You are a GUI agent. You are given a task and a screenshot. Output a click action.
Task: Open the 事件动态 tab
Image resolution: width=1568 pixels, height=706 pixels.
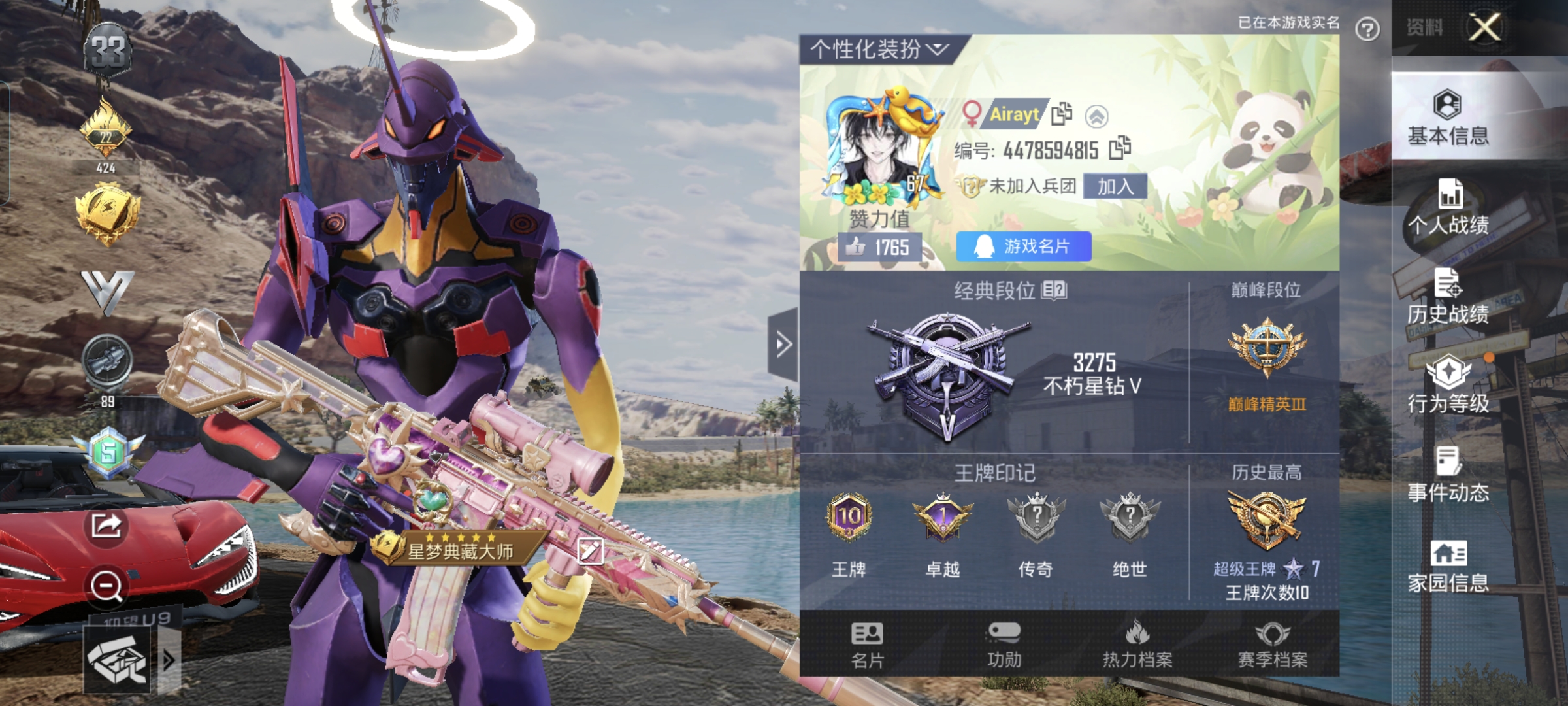(x=1448, y=475)
